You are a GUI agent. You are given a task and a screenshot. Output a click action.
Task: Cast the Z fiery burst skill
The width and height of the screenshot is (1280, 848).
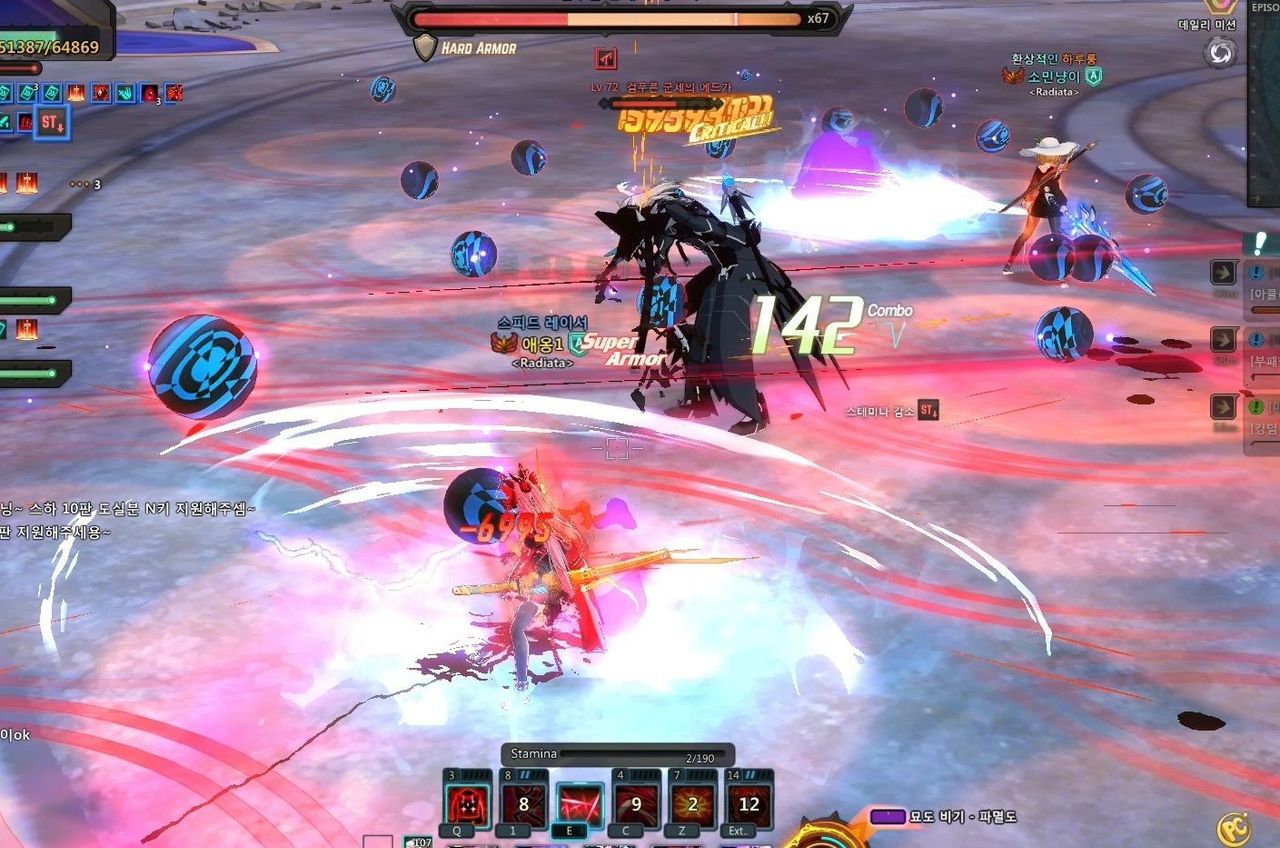tap(693, 805)
